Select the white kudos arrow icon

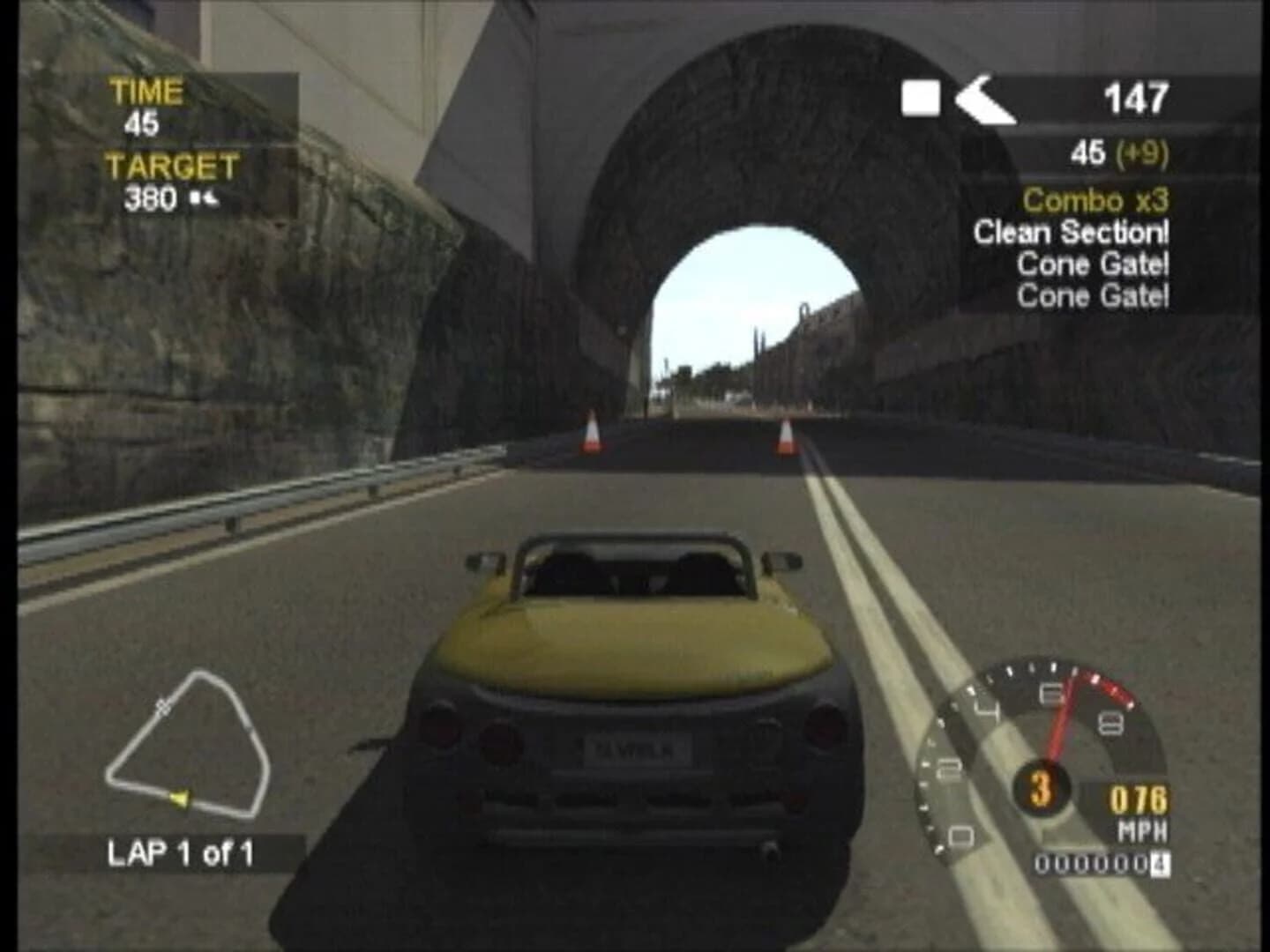[983, 102]
